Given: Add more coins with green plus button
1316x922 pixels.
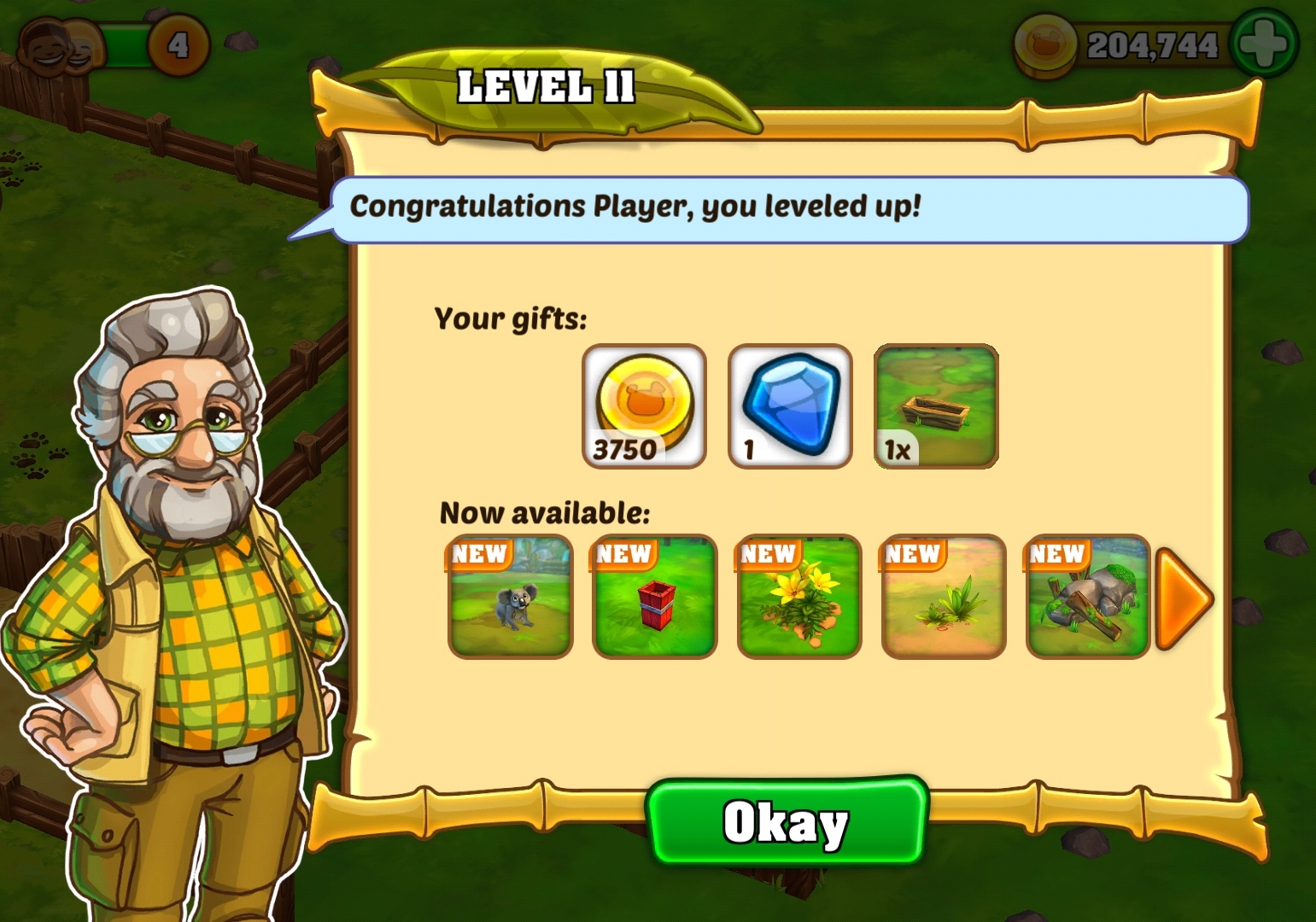Looking at the screenshot, I should pyautogui.click(x=1265, y=44).
